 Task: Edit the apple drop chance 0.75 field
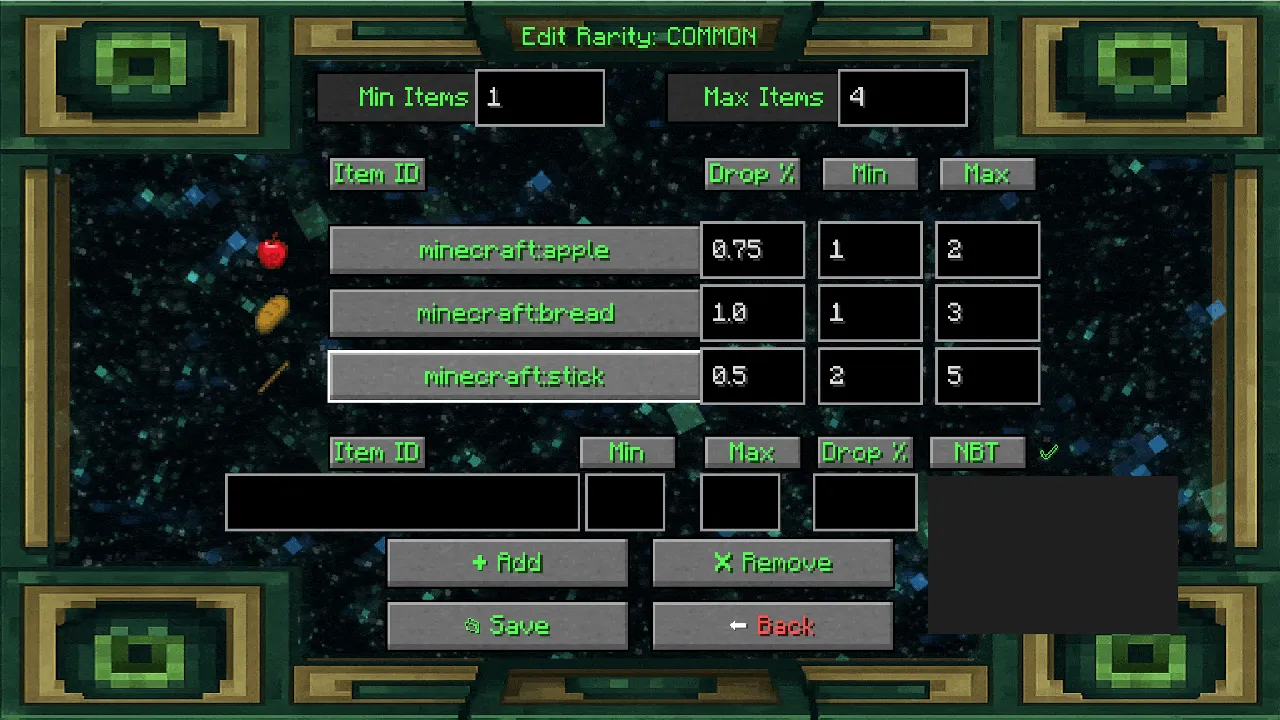point(752,250)
